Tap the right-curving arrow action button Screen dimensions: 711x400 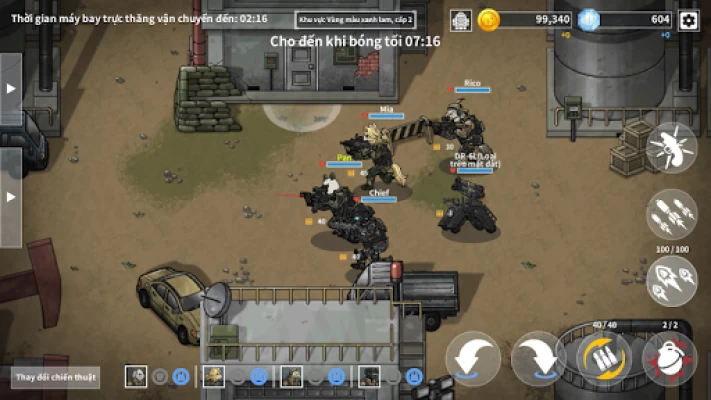coord(538,358)
